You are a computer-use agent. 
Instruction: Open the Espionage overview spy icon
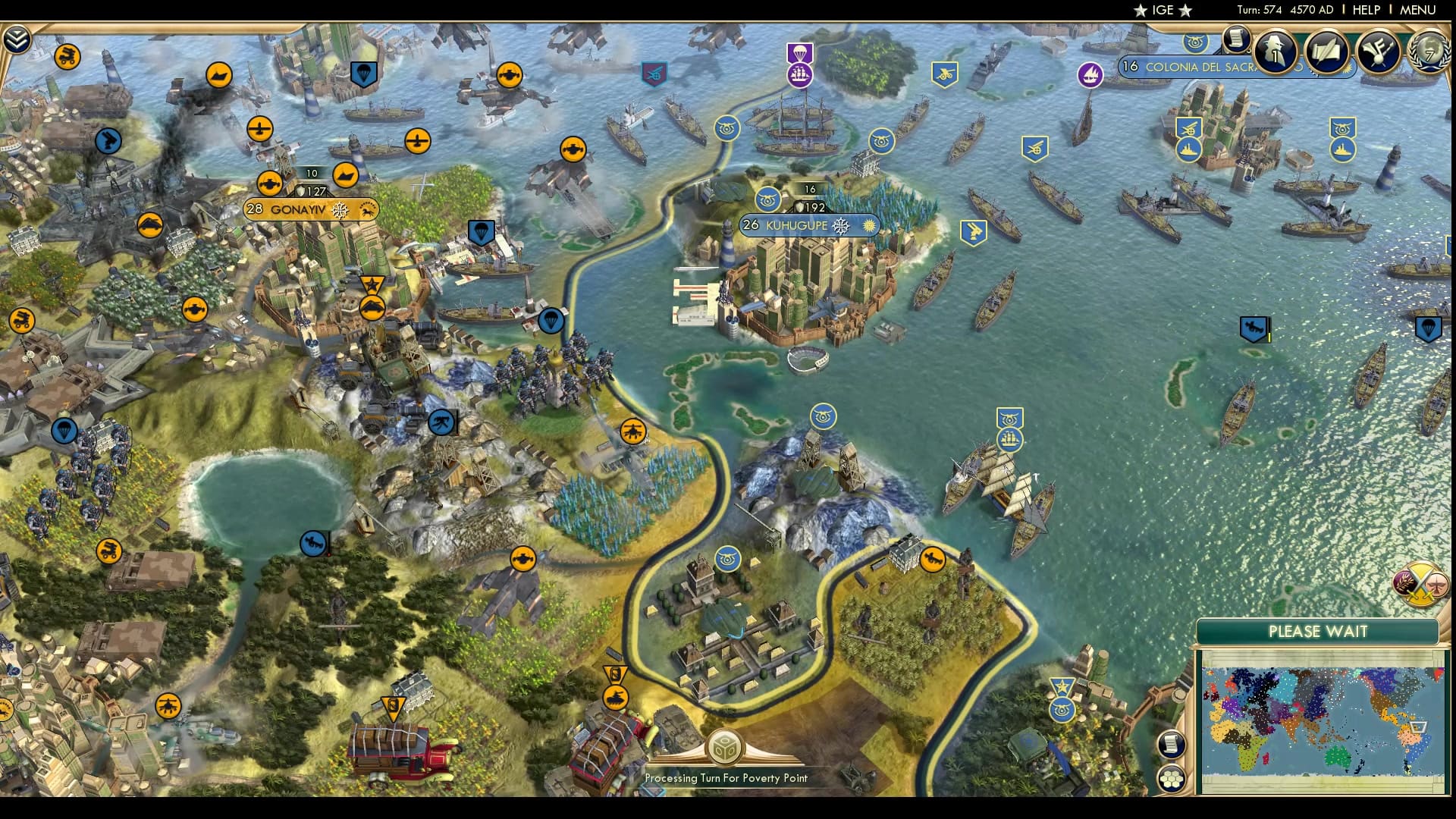click(x=1275, y=50)
